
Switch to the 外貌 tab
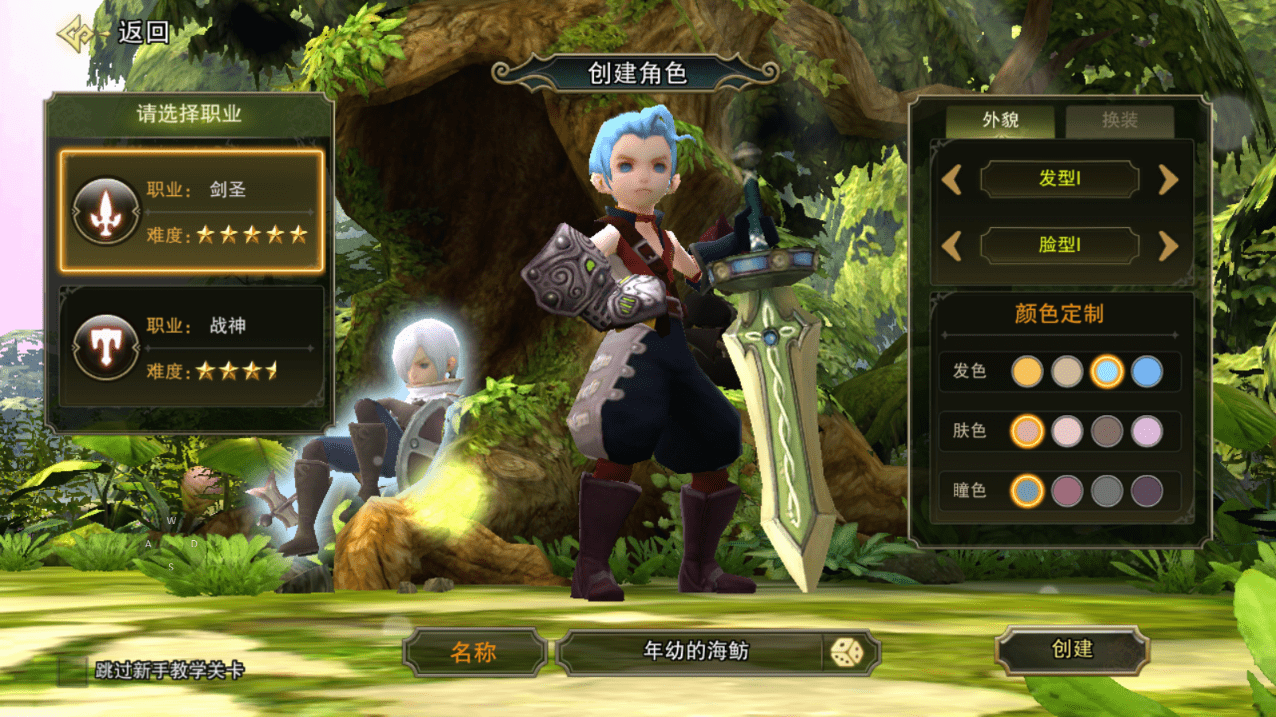[1000, 121]
